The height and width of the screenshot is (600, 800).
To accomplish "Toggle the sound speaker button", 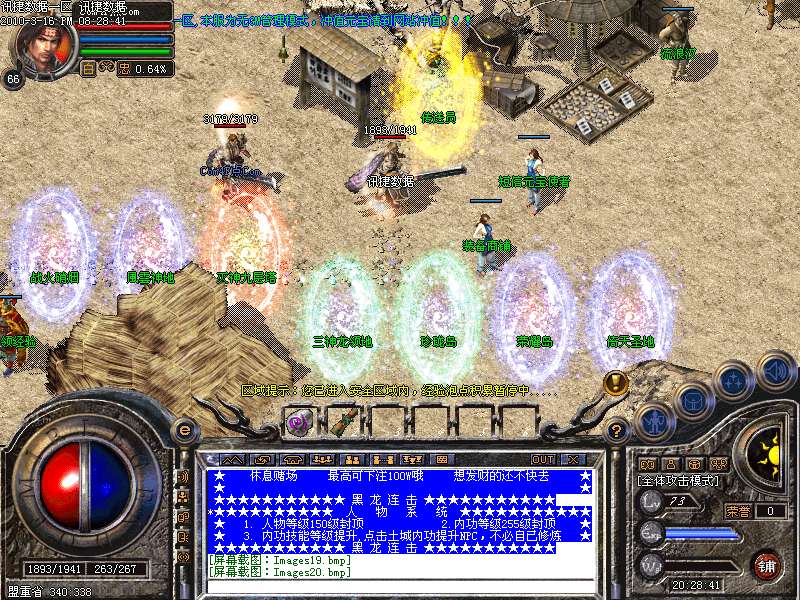I will pyautogui.click(x=775, y=370).
